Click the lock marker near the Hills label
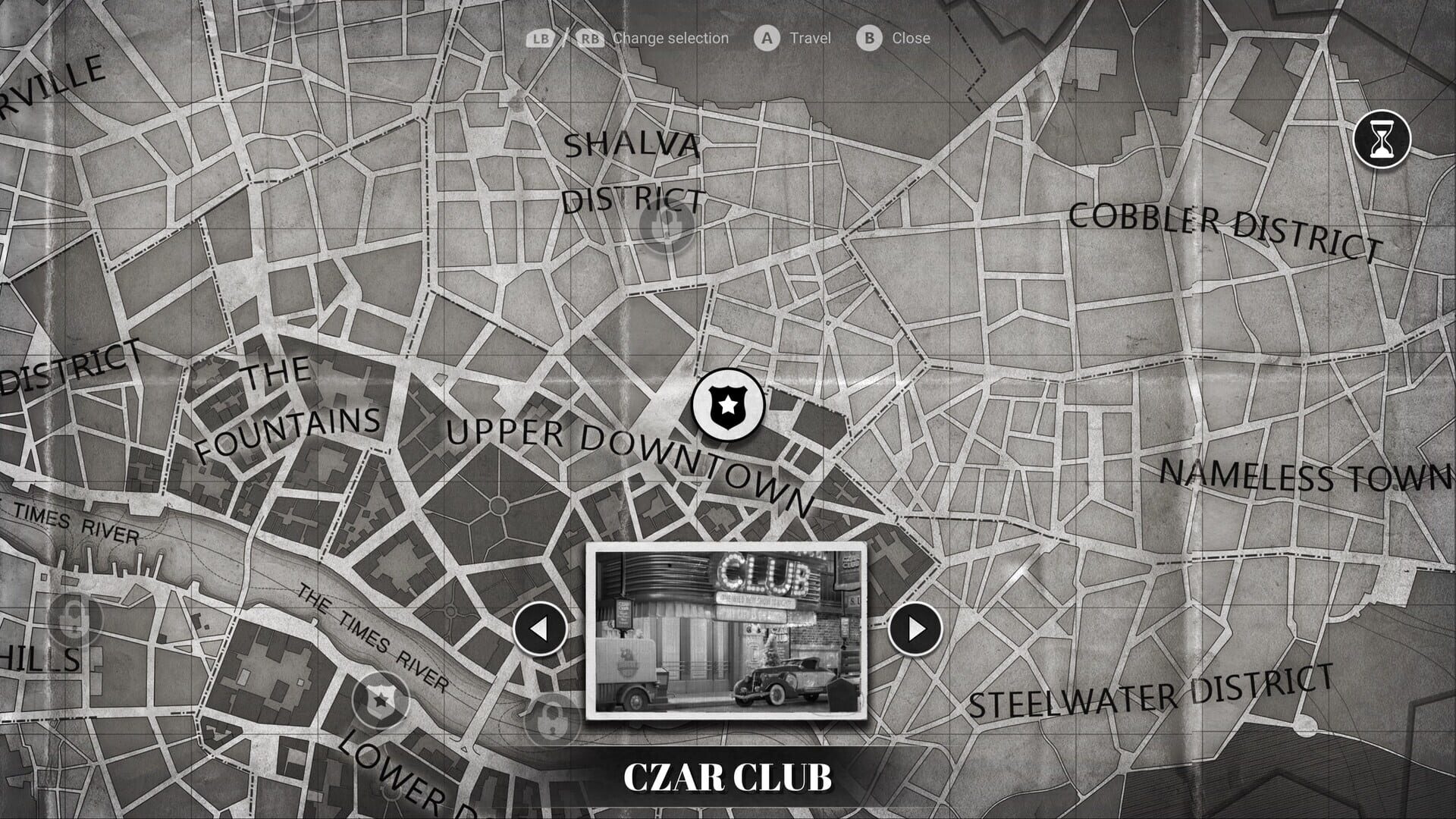 coord(74,618)
